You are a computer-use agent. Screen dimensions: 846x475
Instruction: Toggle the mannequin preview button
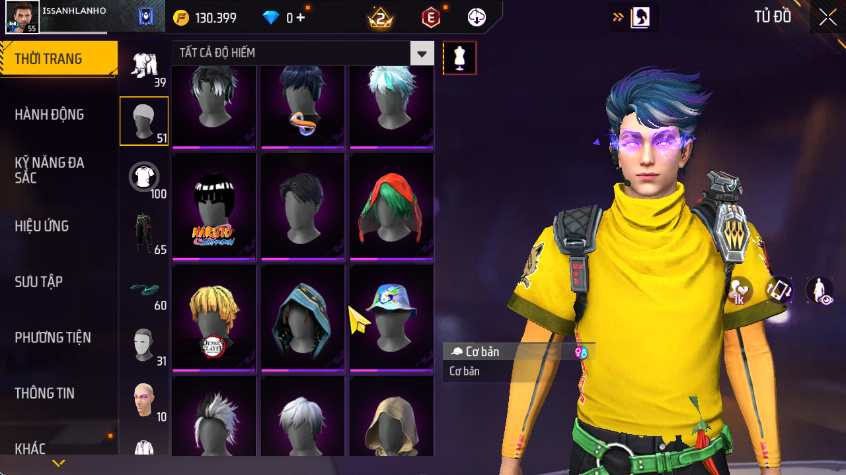click(460, 57)
